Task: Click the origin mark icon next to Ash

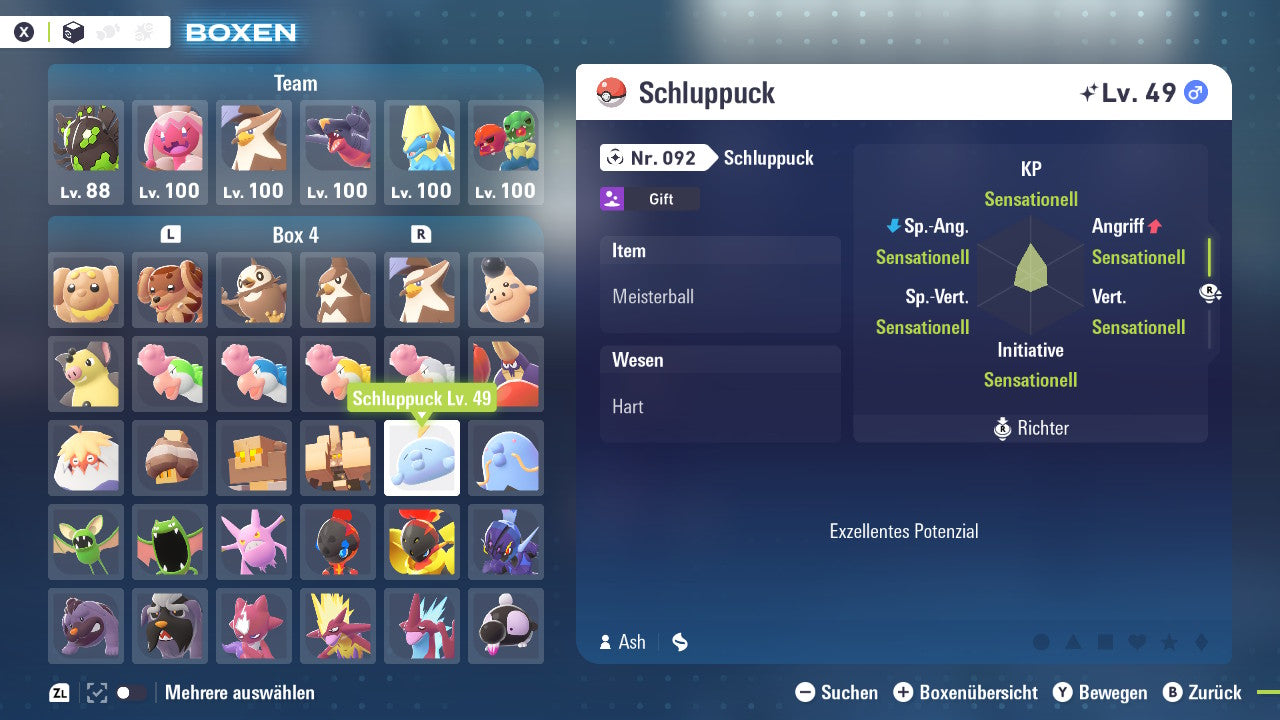Action: tap(680, 642)
